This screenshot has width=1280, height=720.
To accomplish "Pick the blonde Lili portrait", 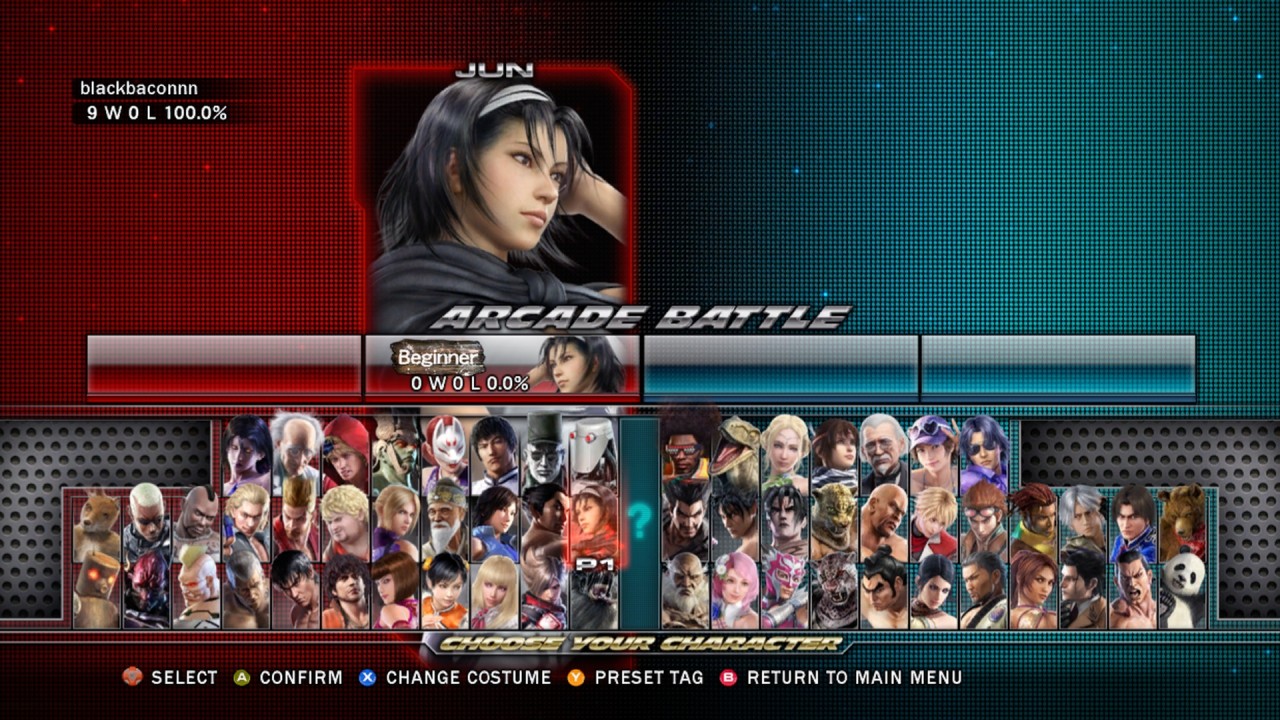I will (495, 588).
